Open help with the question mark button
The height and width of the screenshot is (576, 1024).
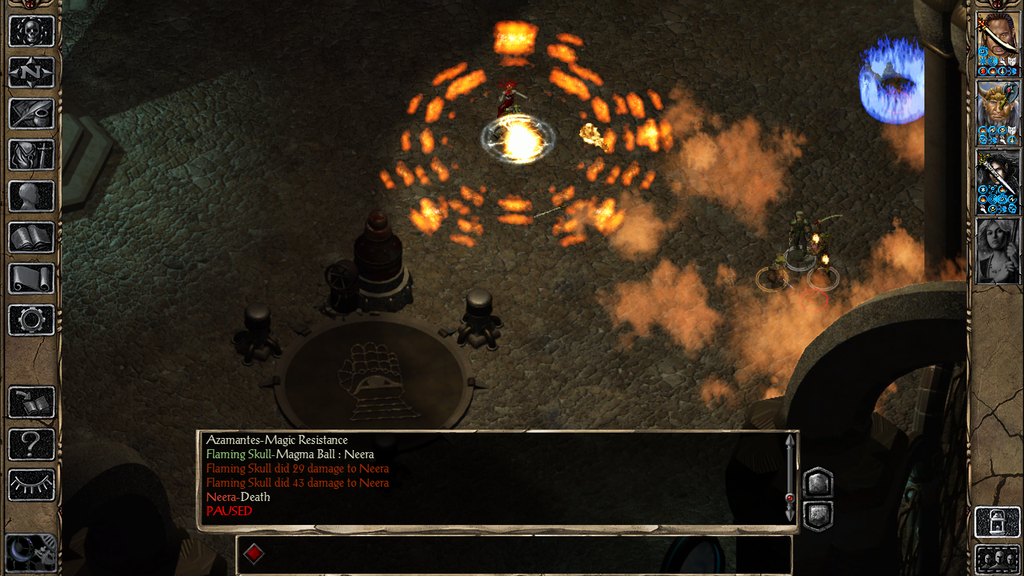click(x=31, y=443)
